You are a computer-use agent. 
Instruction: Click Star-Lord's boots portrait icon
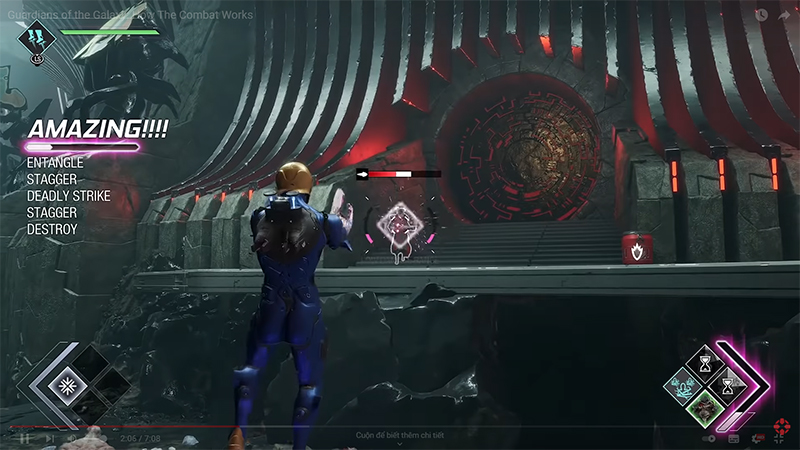coord(37,38)
